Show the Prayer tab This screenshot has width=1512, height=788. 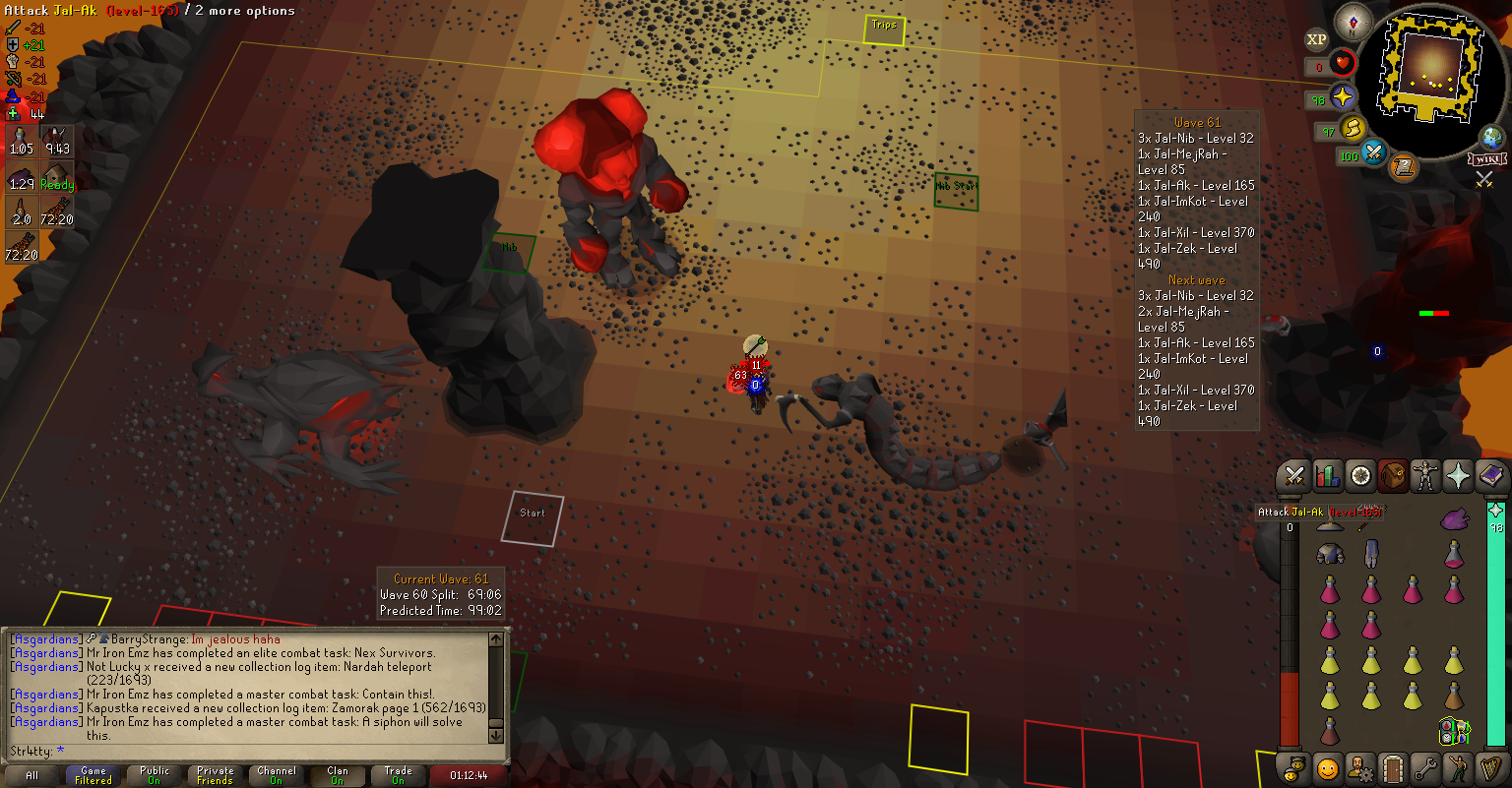point(1458,477)
